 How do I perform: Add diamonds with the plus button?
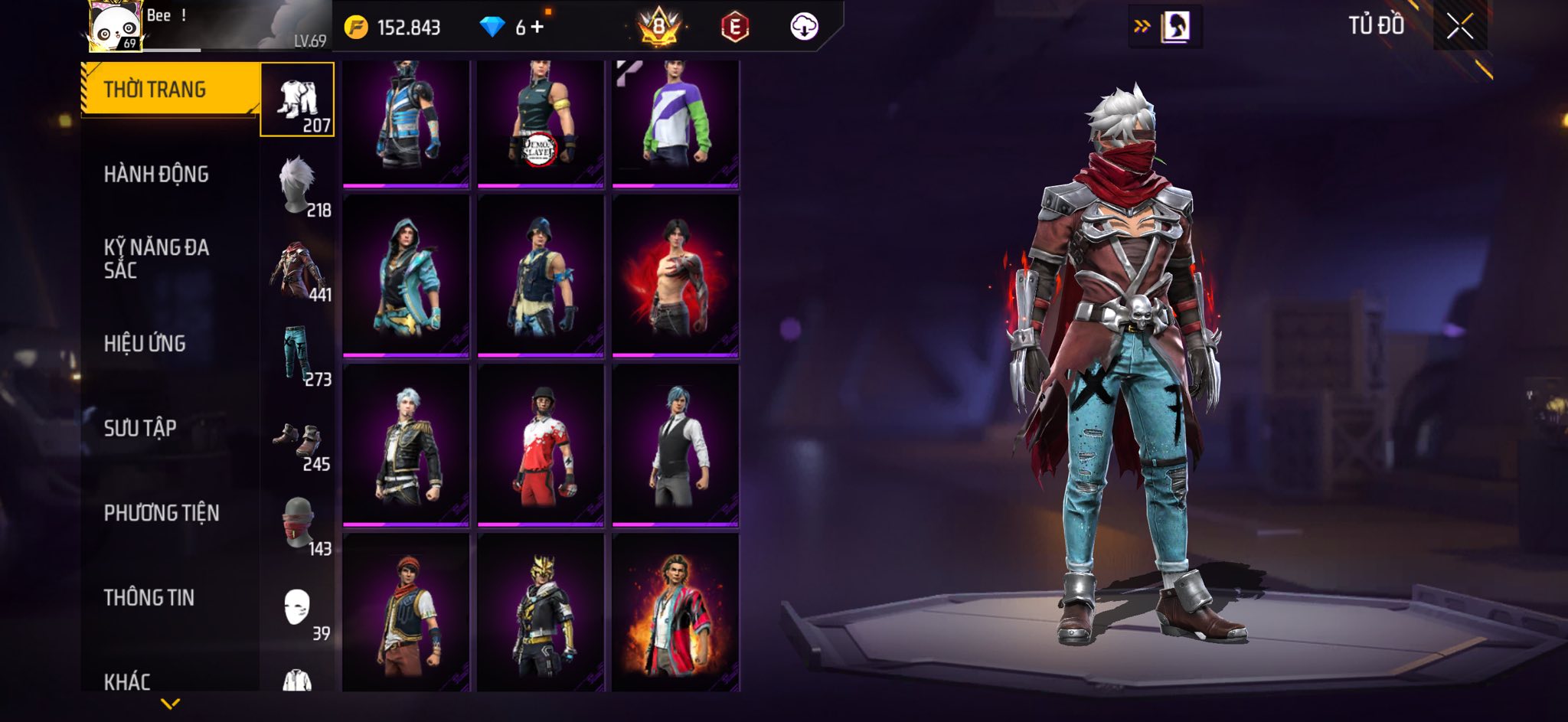click(537, 28)
